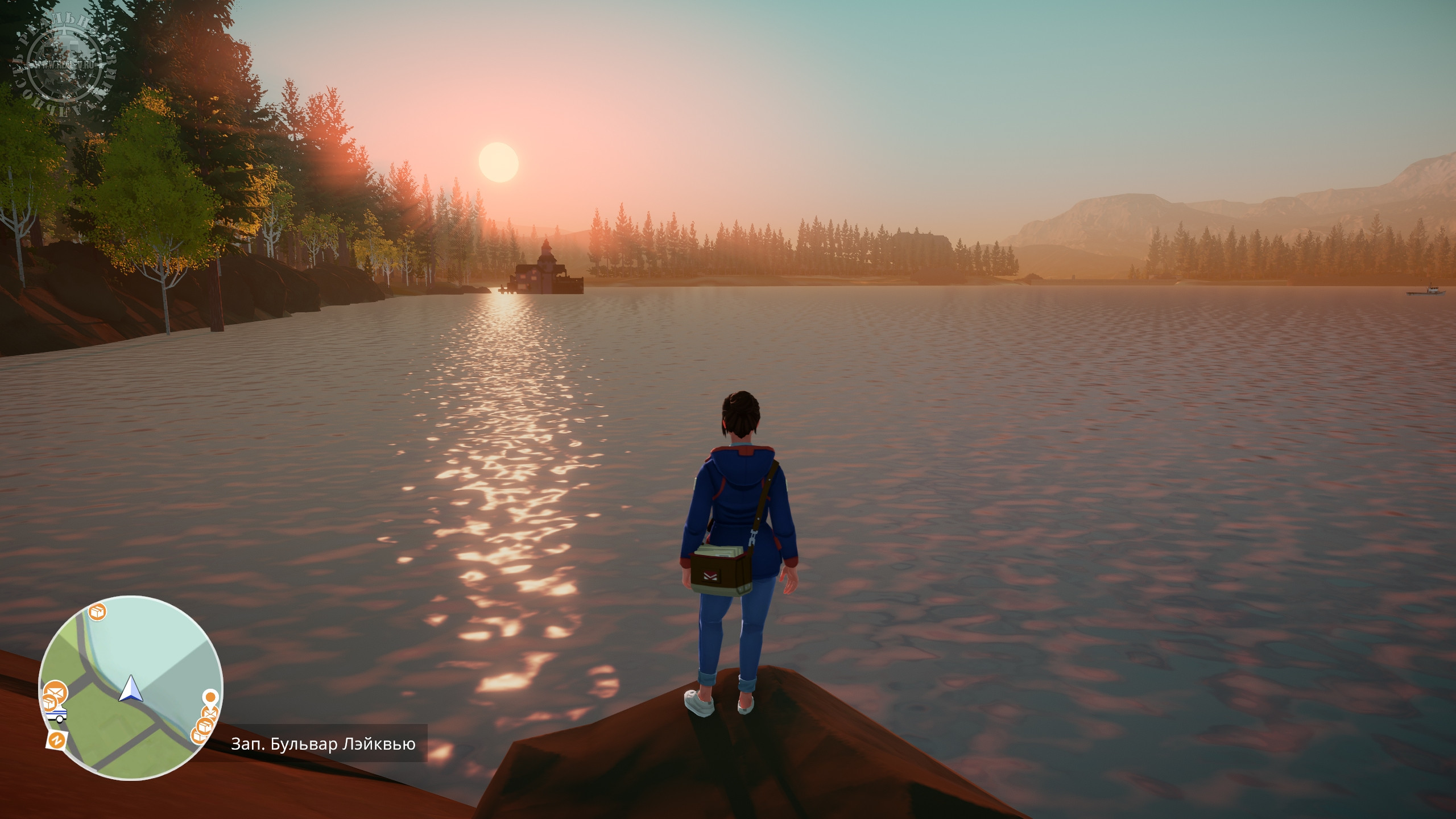Viewport: 1456px width, 819px height.
Task: Select the parcel marker at minimap's top edge
Action: tap(98, 613)
